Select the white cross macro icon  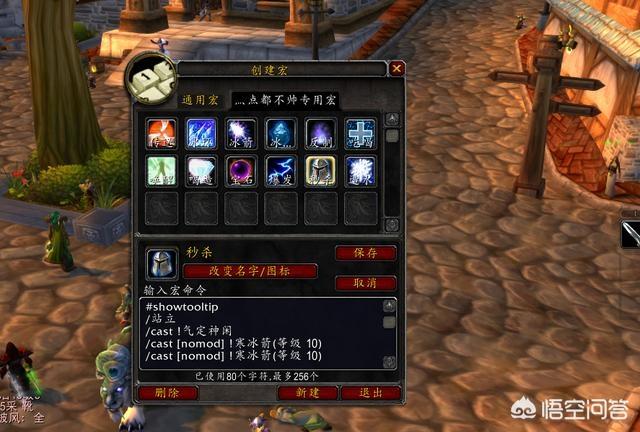point(360,134)
